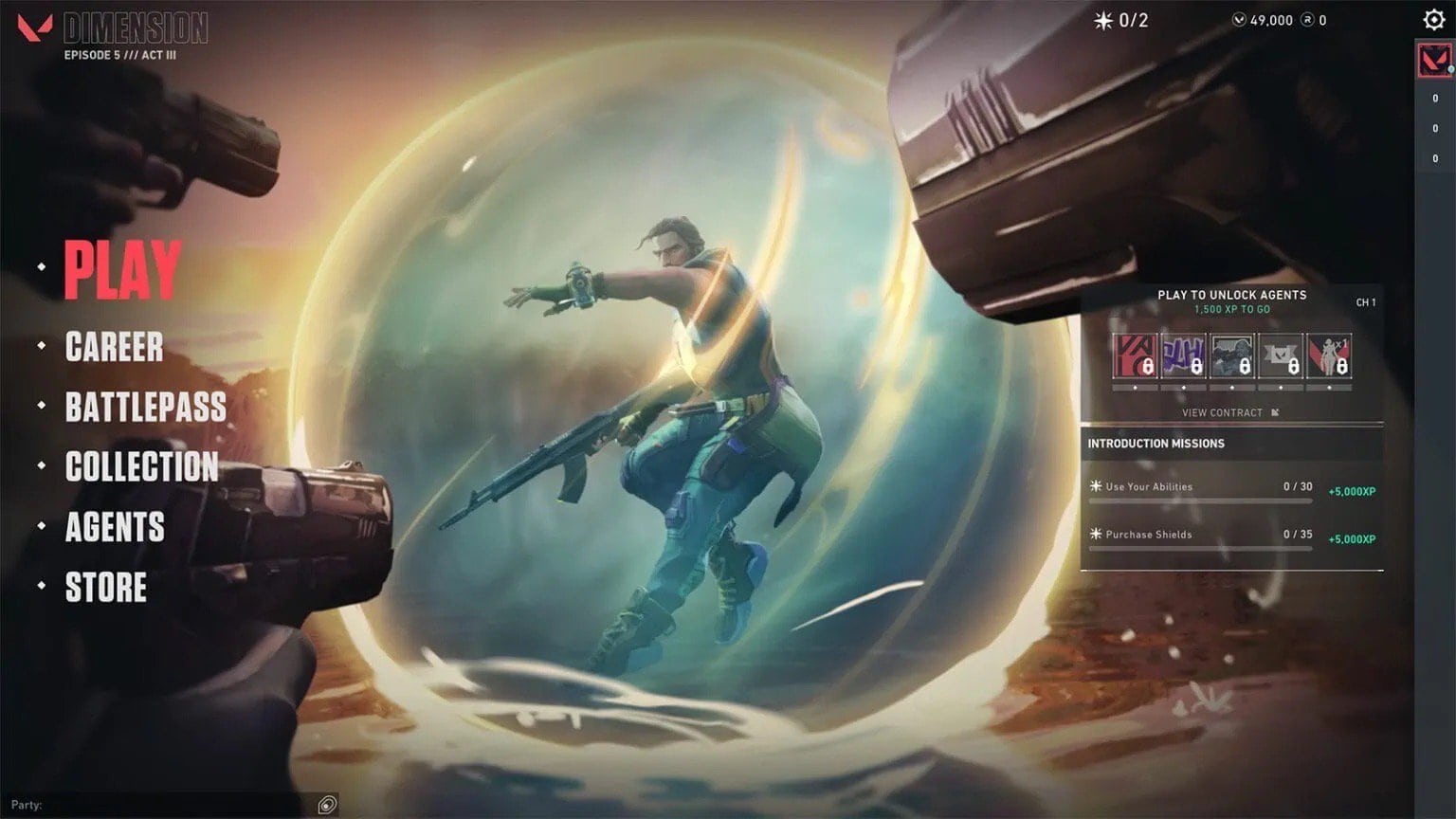The height and width of the screenshot is (819, 1456).
Task: Open the CH 1 chapter selector
Action: (x=1367, y=301)
